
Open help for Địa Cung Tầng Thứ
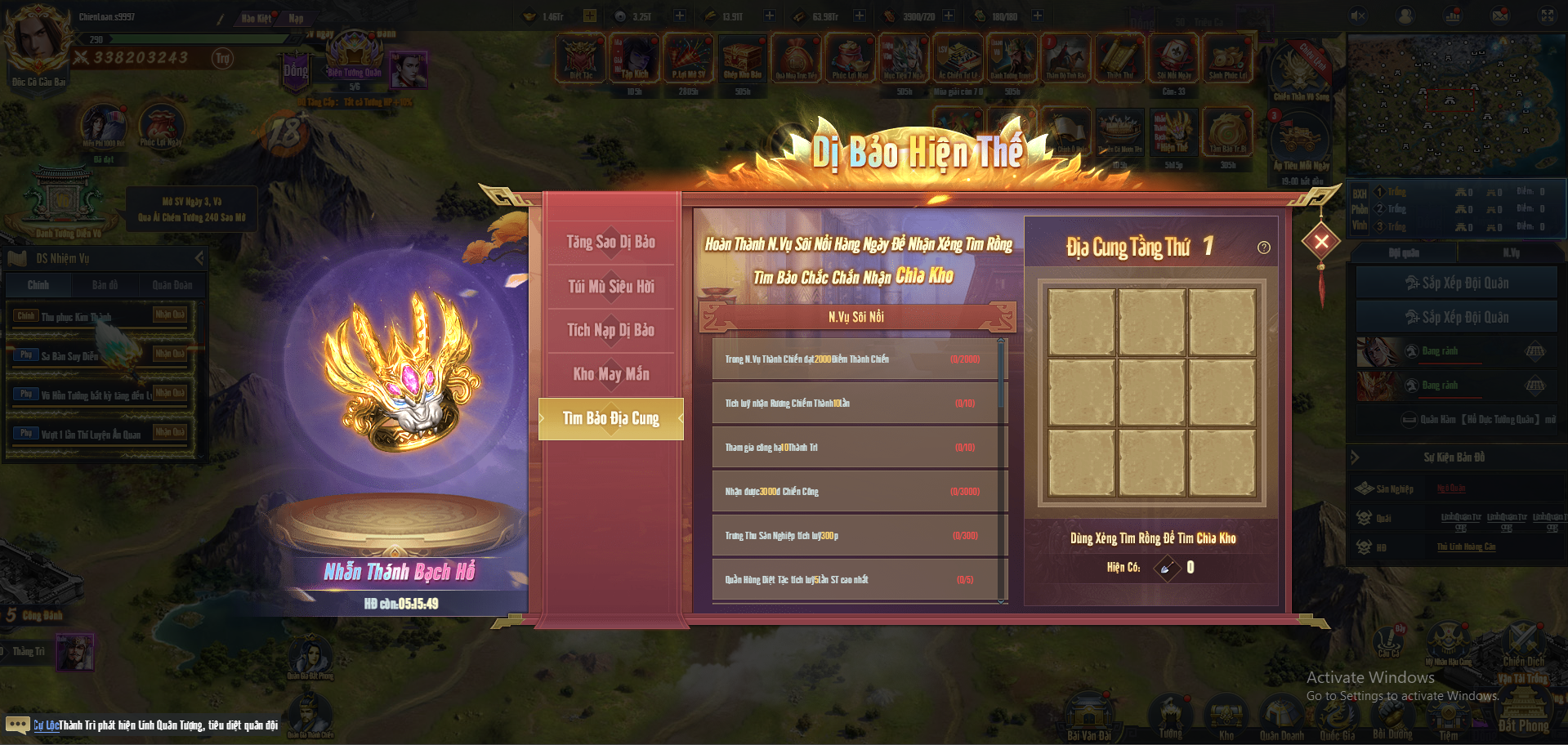(1263, 248)
